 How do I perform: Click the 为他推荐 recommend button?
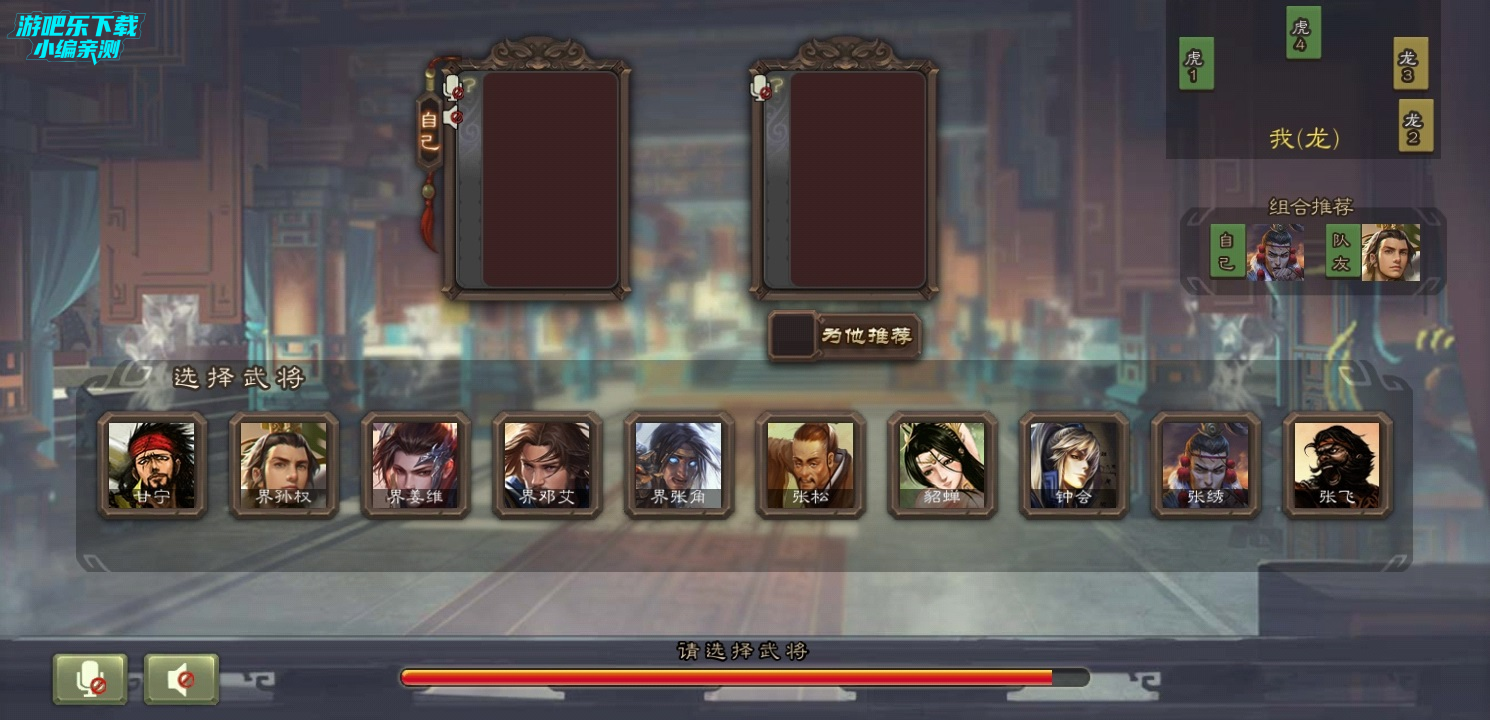tap(845, 336)
